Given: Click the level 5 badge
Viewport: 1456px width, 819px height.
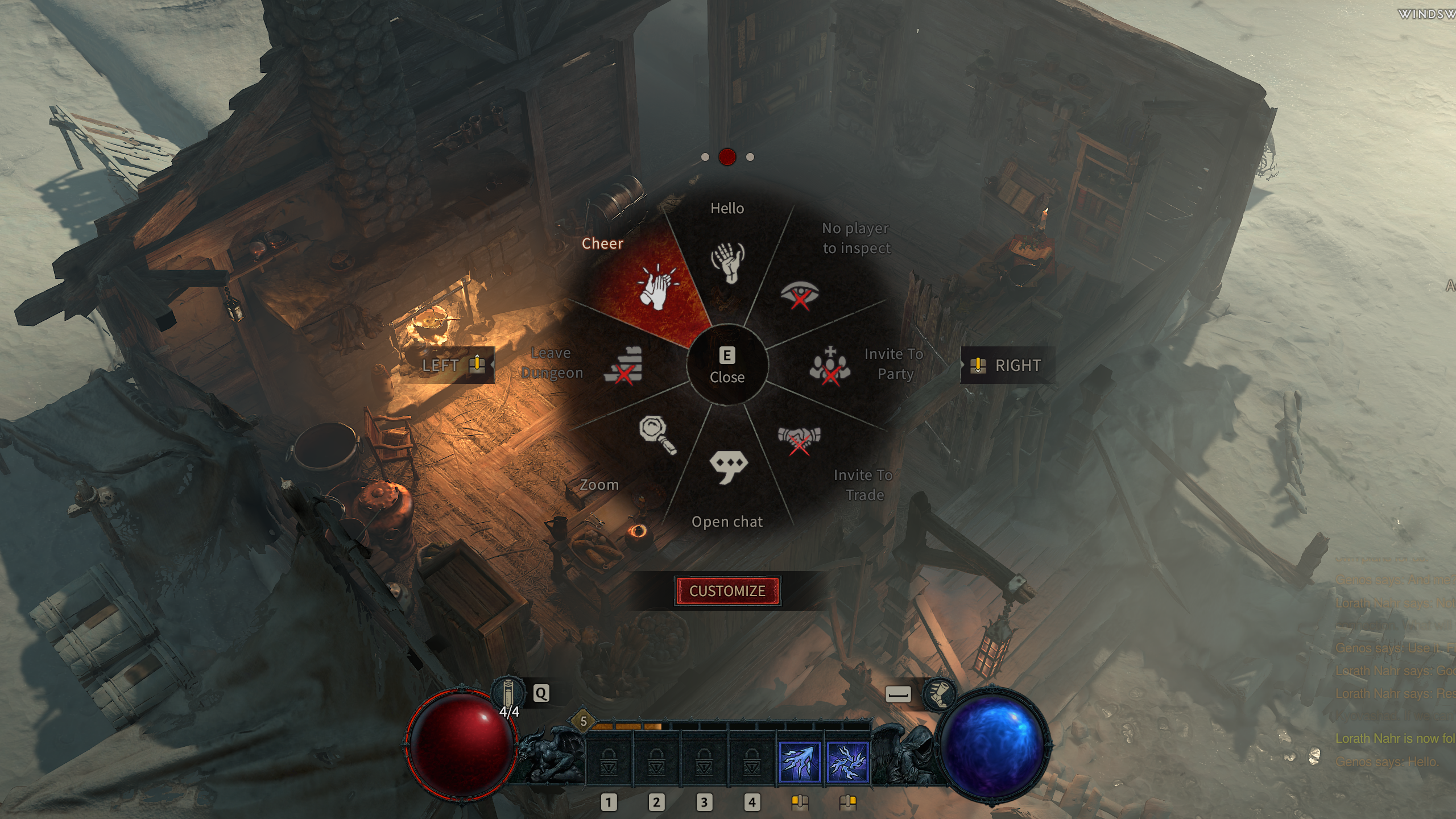Looking at the screenshot, I should 583,722.
